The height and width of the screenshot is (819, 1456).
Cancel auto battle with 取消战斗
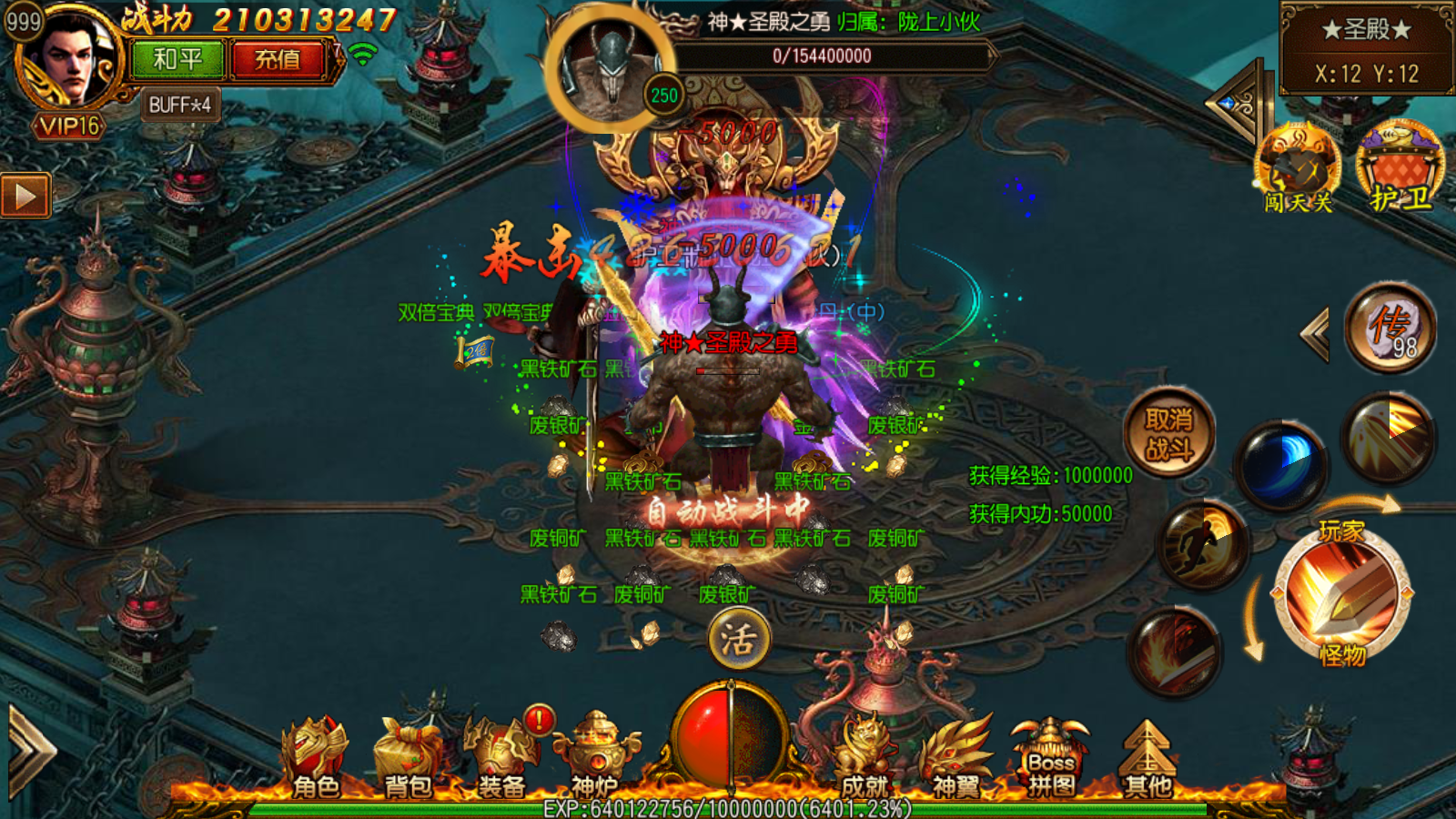click(1169, 433)
